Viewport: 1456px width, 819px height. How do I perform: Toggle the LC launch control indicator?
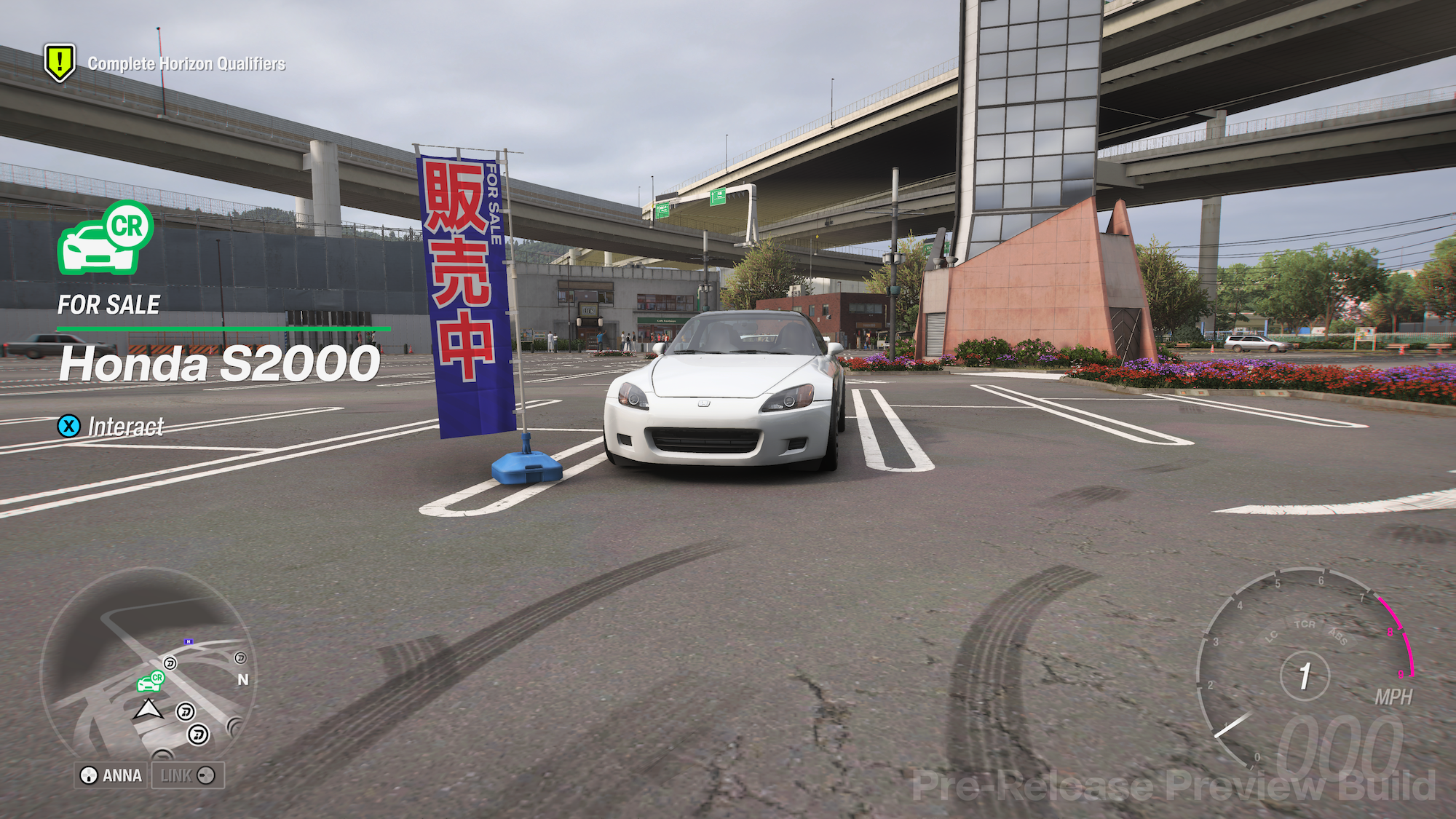pyautogui.click(x=1271, y=636)
